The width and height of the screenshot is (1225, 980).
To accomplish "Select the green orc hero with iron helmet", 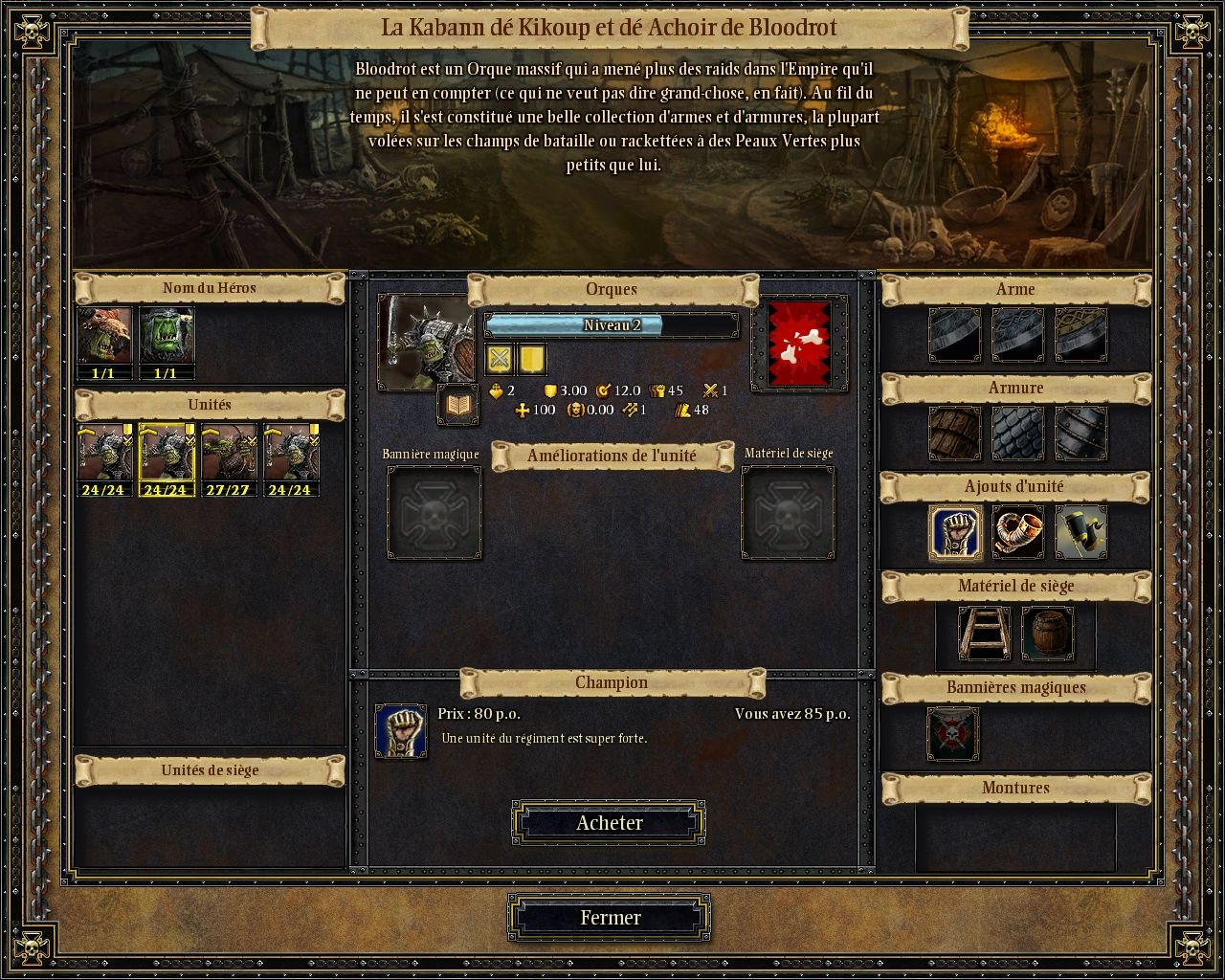I will click(167, 335).
